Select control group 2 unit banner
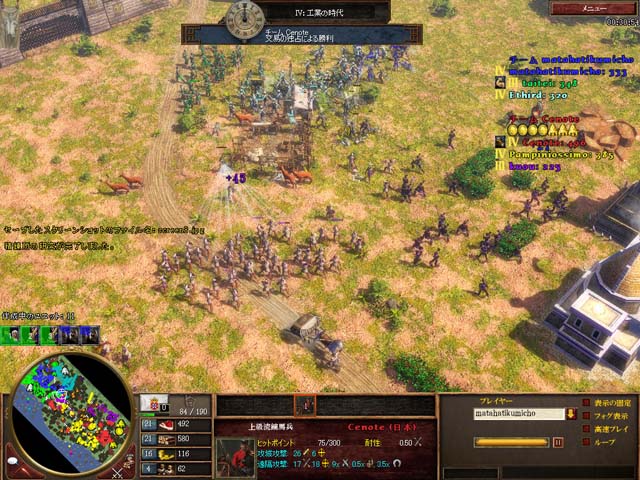 click(x=30, y=335)
